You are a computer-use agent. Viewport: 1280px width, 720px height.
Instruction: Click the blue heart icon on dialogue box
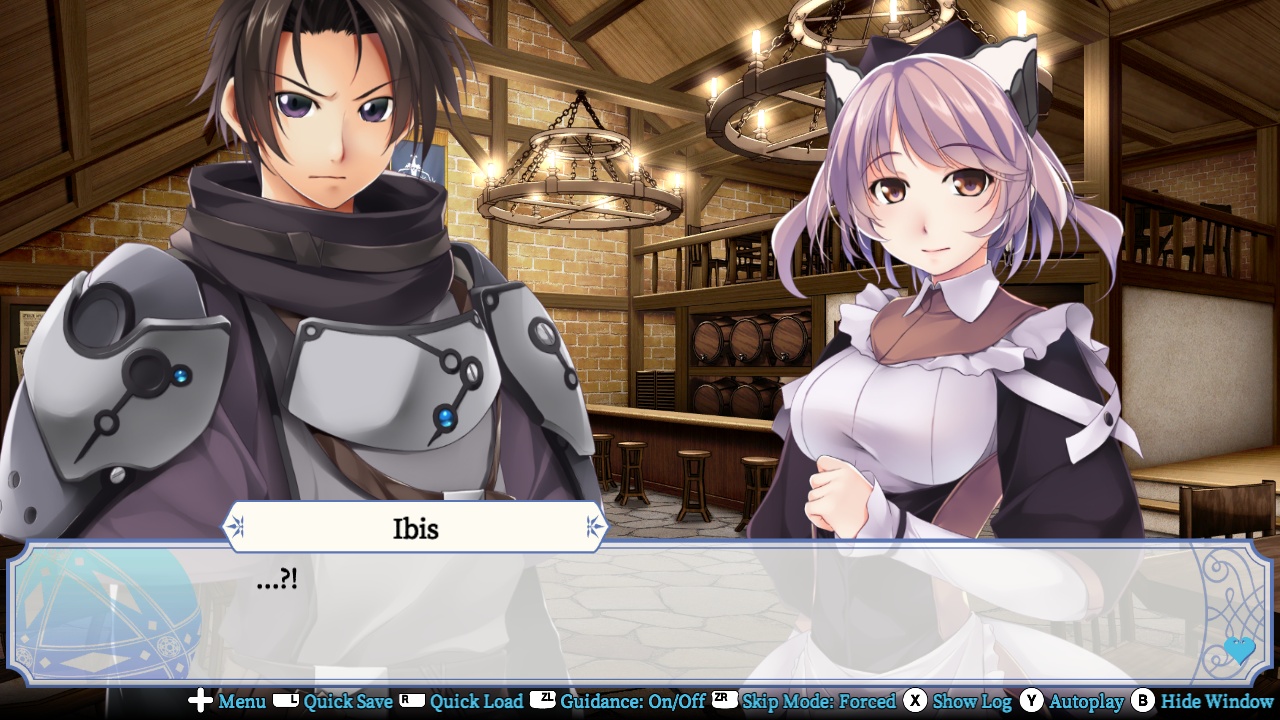pos(1238,650)
